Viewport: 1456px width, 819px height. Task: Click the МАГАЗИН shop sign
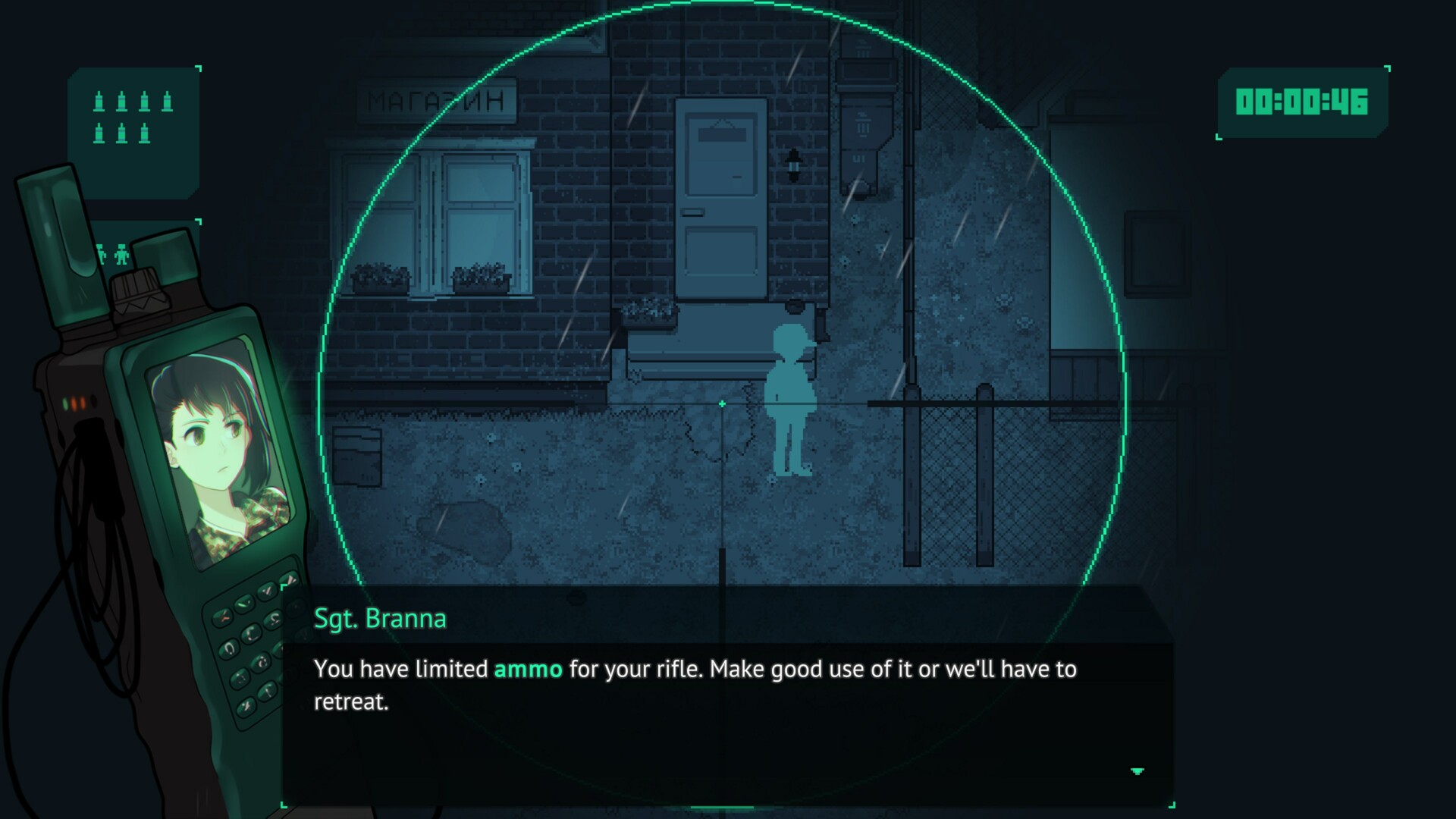tap(438, 99)
